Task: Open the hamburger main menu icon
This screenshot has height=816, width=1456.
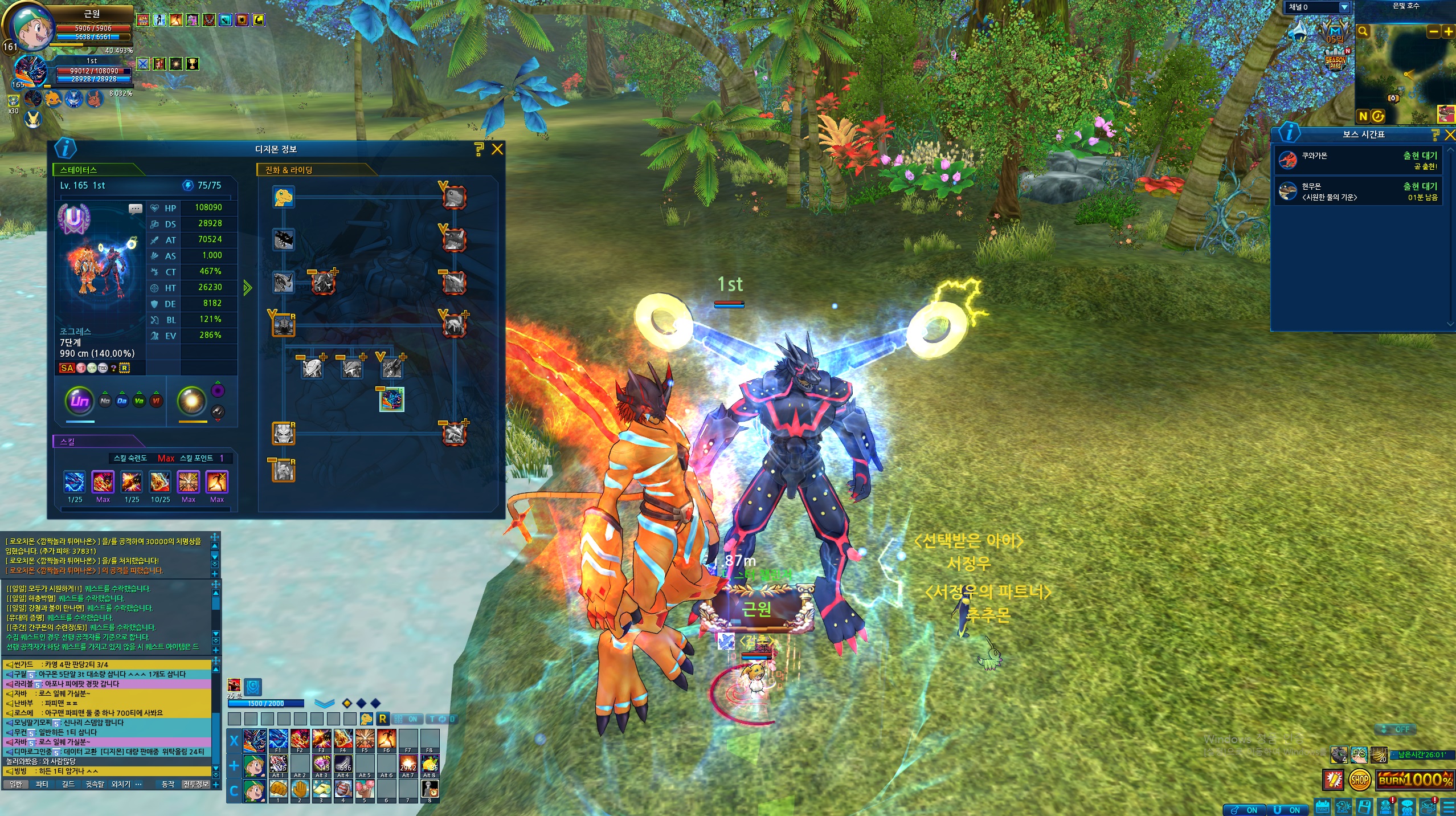Action: tap(1449, 807)
